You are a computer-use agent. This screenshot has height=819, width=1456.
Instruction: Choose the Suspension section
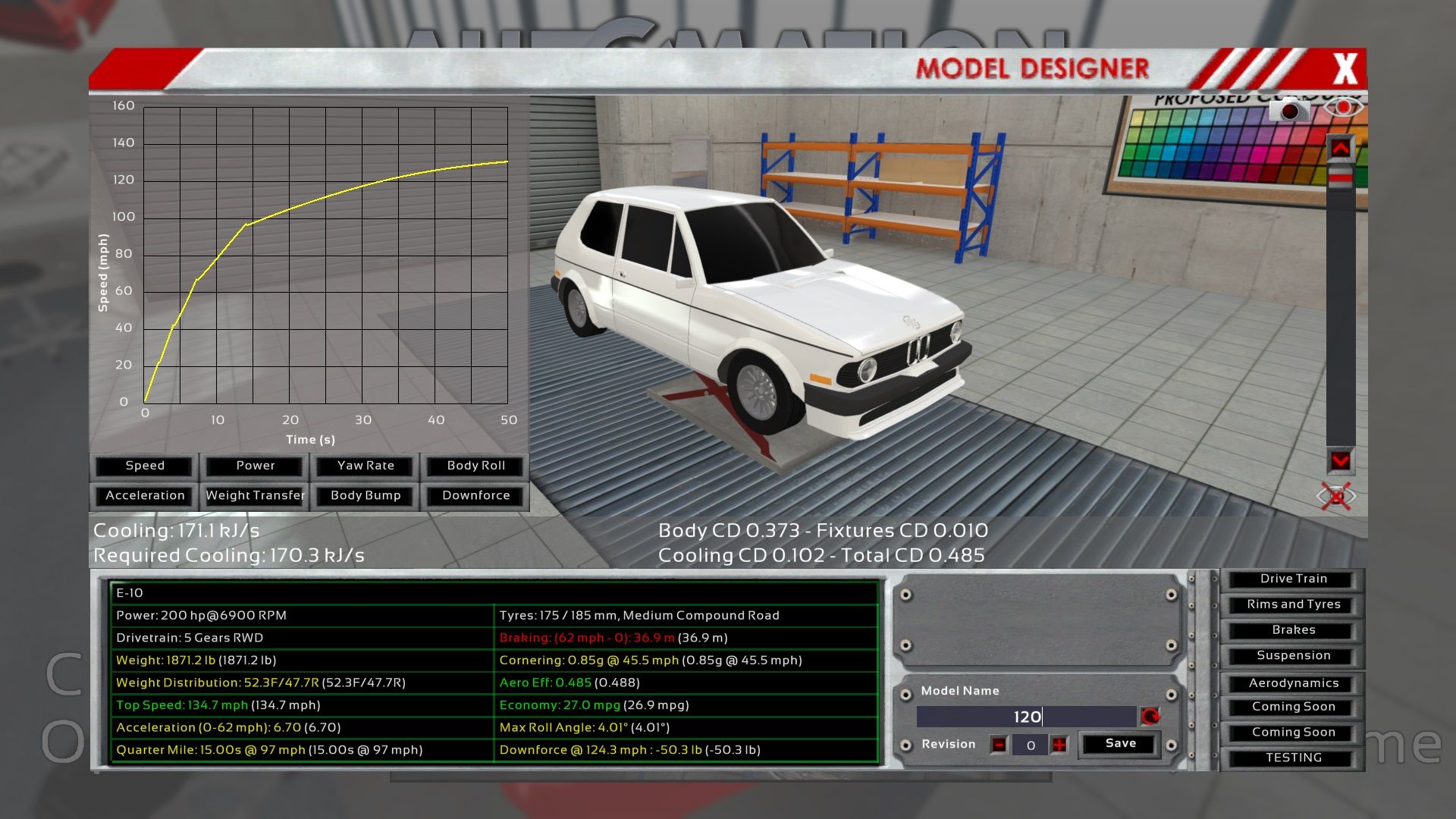(1293, 655)
